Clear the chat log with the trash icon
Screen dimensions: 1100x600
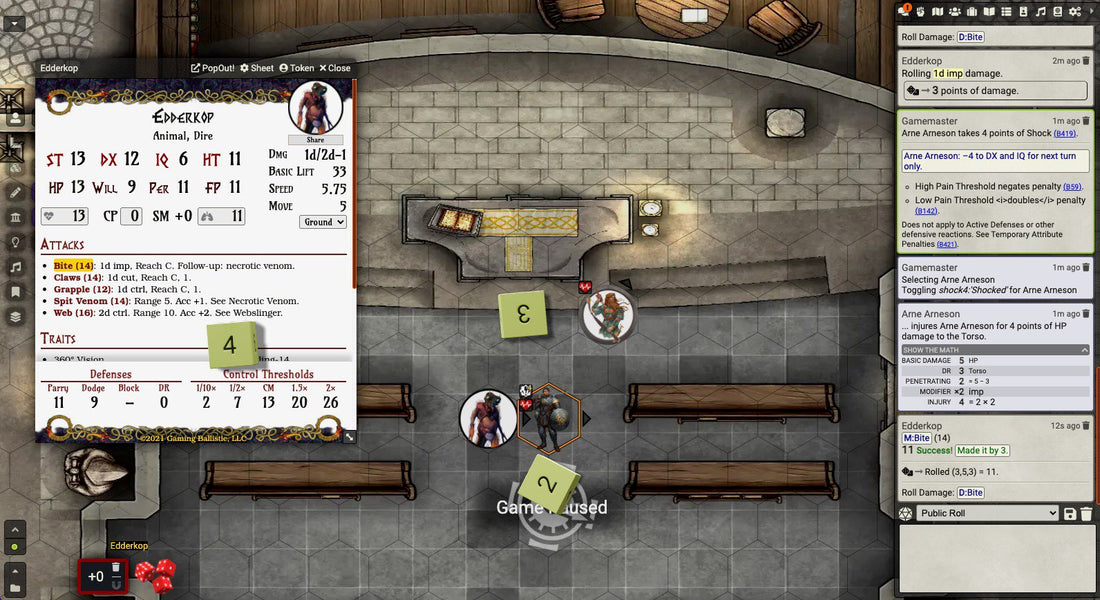[x=1086, y=514]
